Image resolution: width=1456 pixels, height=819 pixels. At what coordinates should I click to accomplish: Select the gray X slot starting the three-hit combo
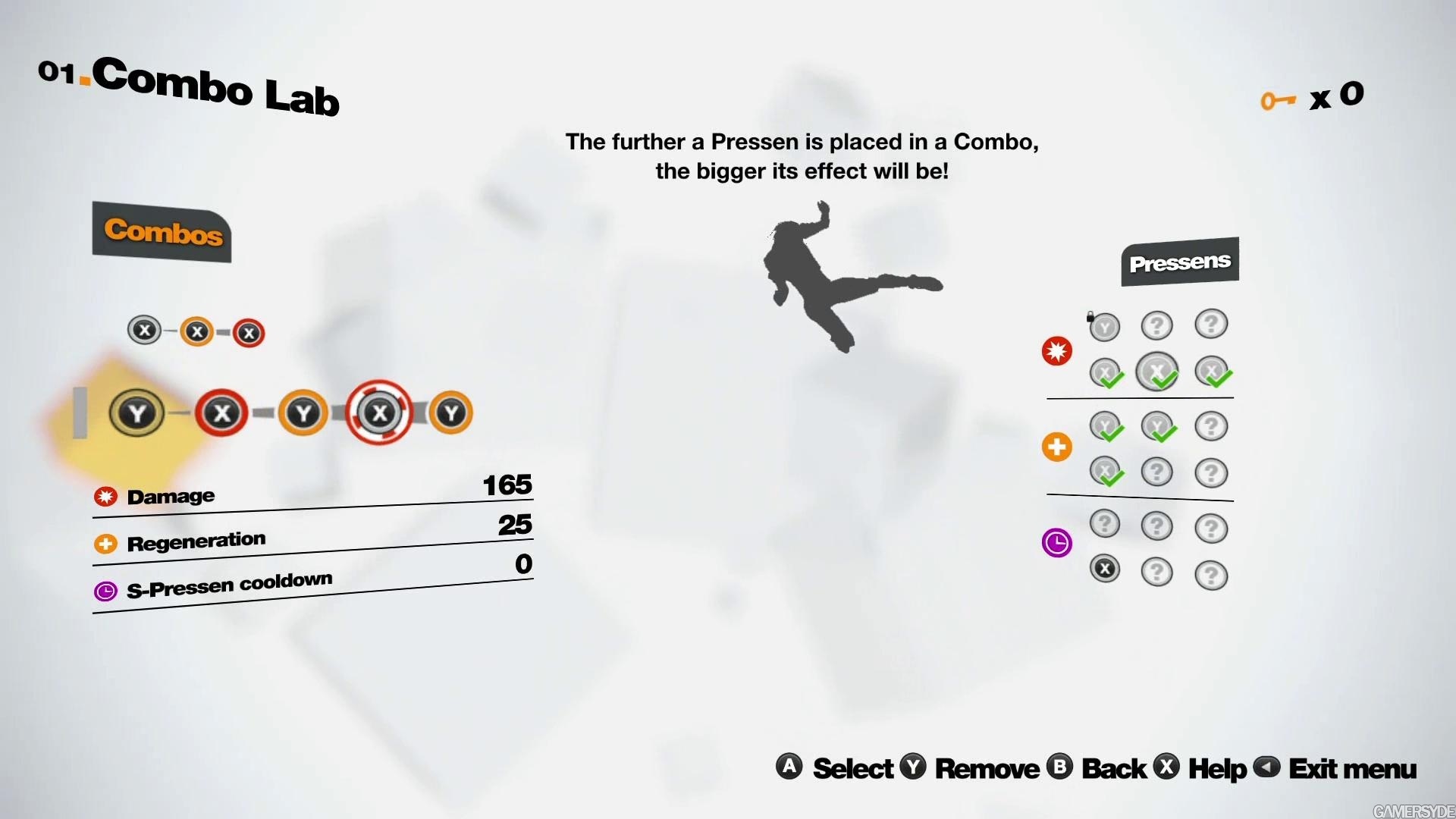pyautogui.click(x=144, y=330)
